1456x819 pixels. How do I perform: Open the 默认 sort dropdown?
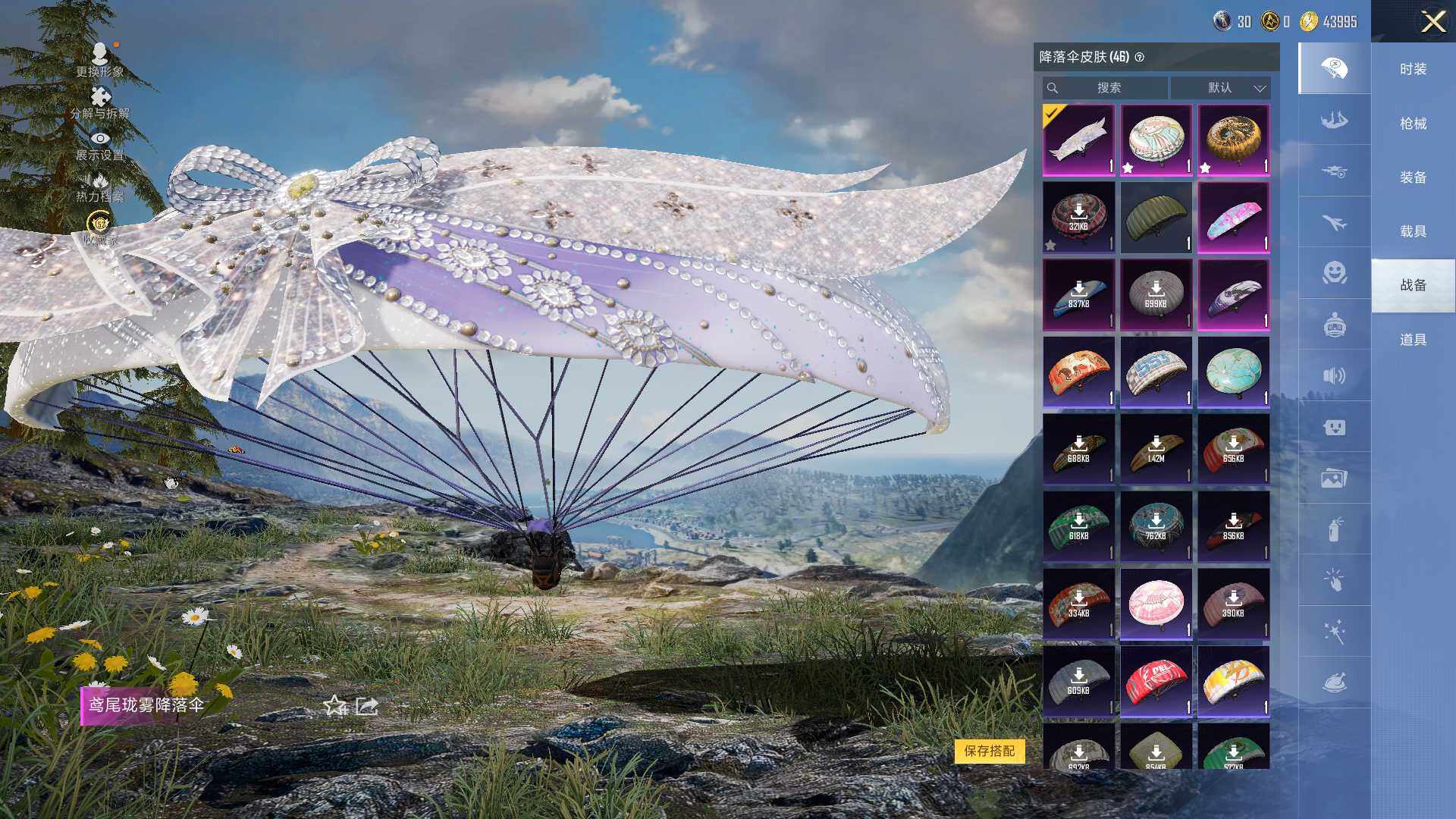point(1220,88)
